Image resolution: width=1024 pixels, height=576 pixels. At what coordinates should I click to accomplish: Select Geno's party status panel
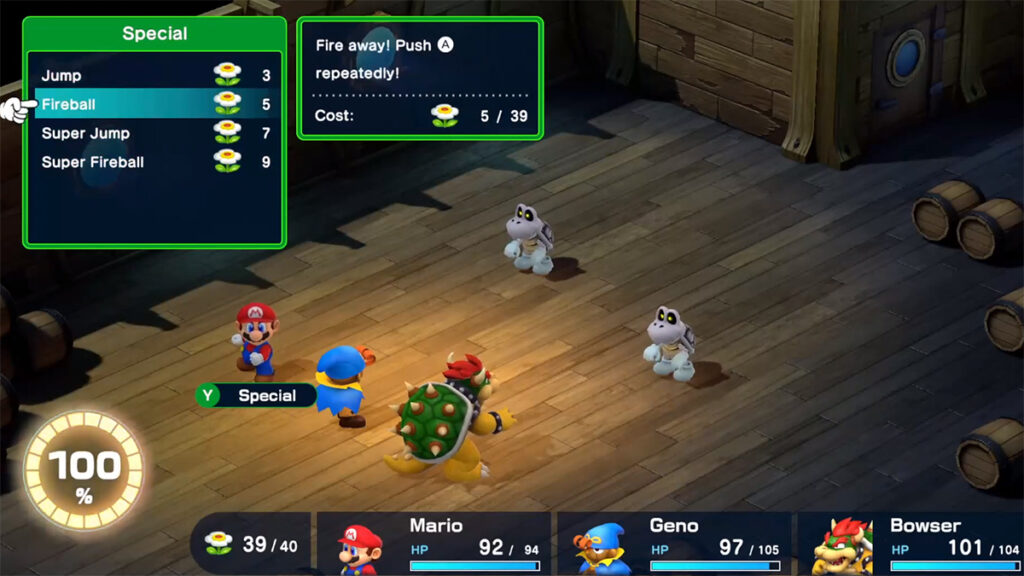[673, 544]
